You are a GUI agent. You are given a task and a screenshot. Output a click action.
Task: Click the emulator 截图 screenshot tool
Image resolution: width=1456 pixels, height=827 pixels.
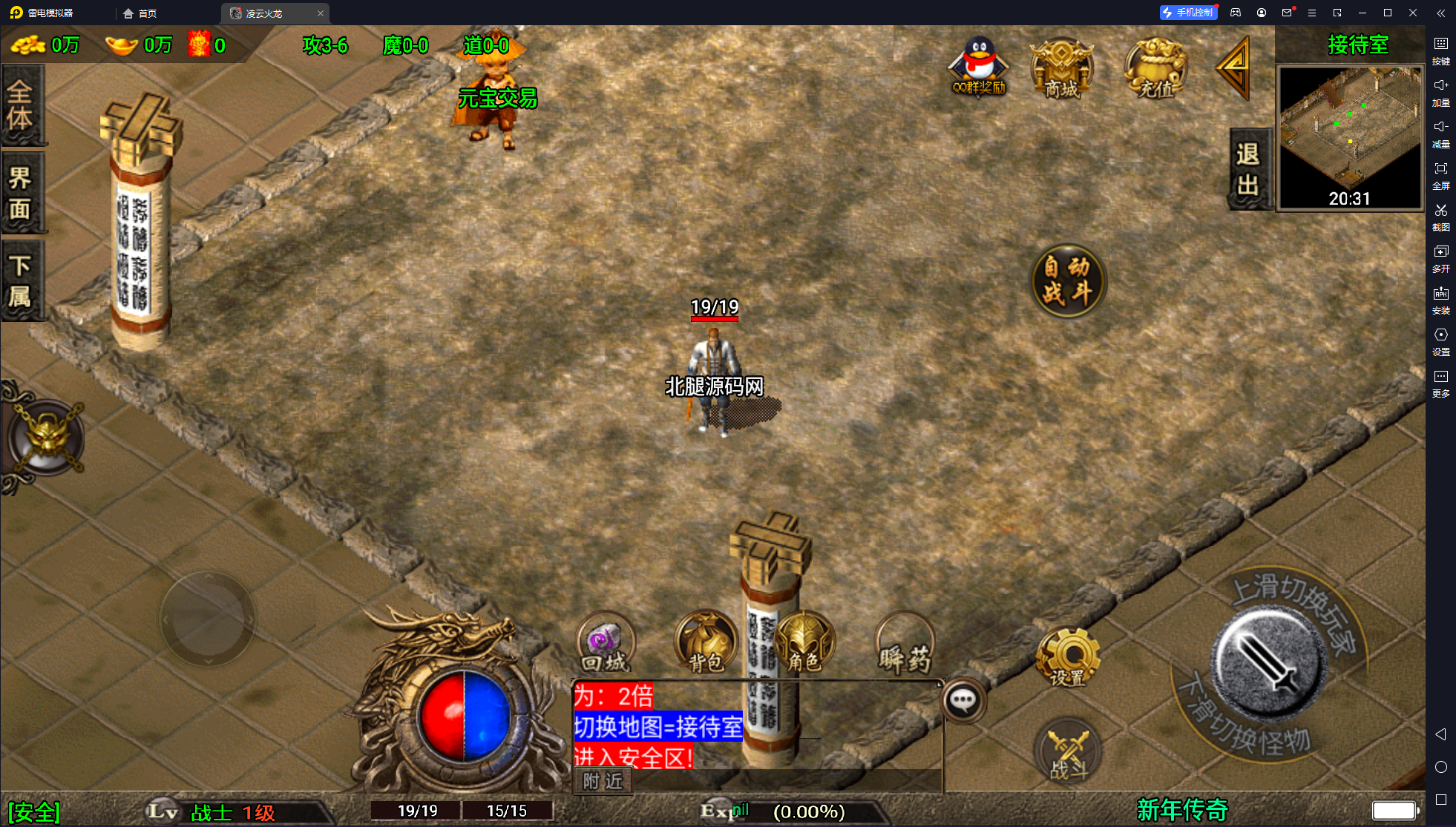coord(1440,217)
